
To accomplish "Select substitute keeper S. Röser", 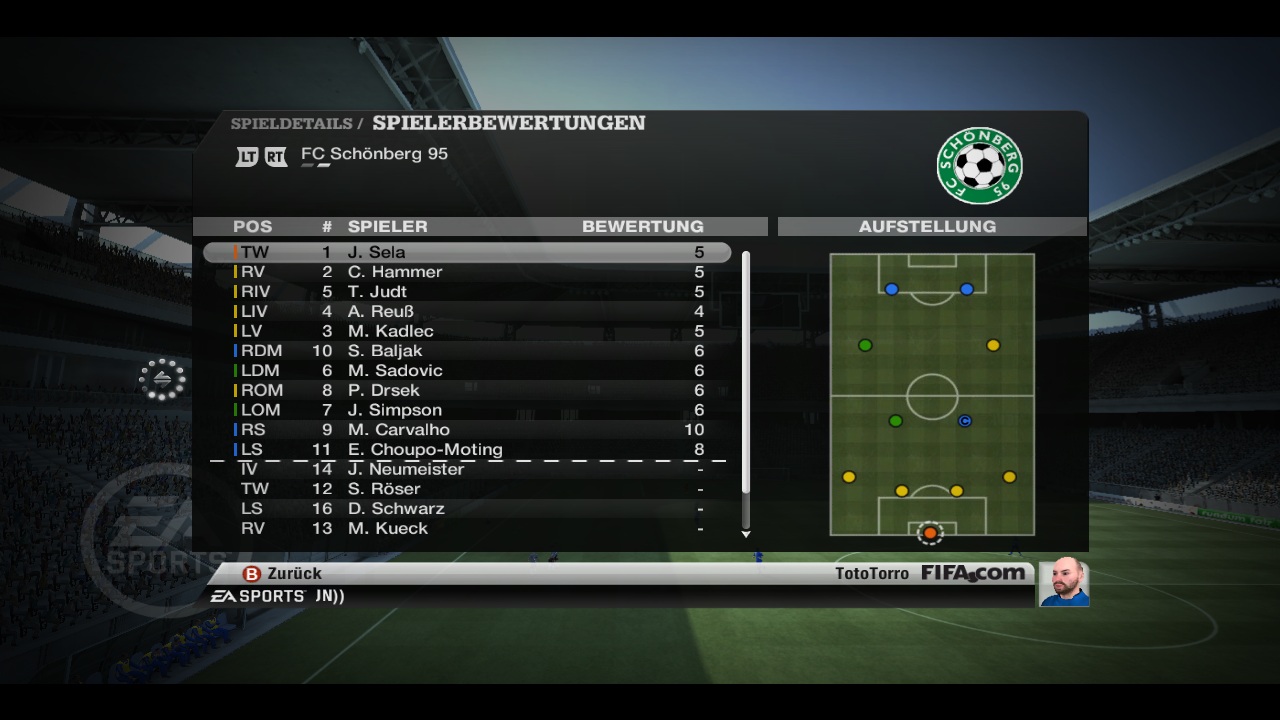I will pos(467,489).
